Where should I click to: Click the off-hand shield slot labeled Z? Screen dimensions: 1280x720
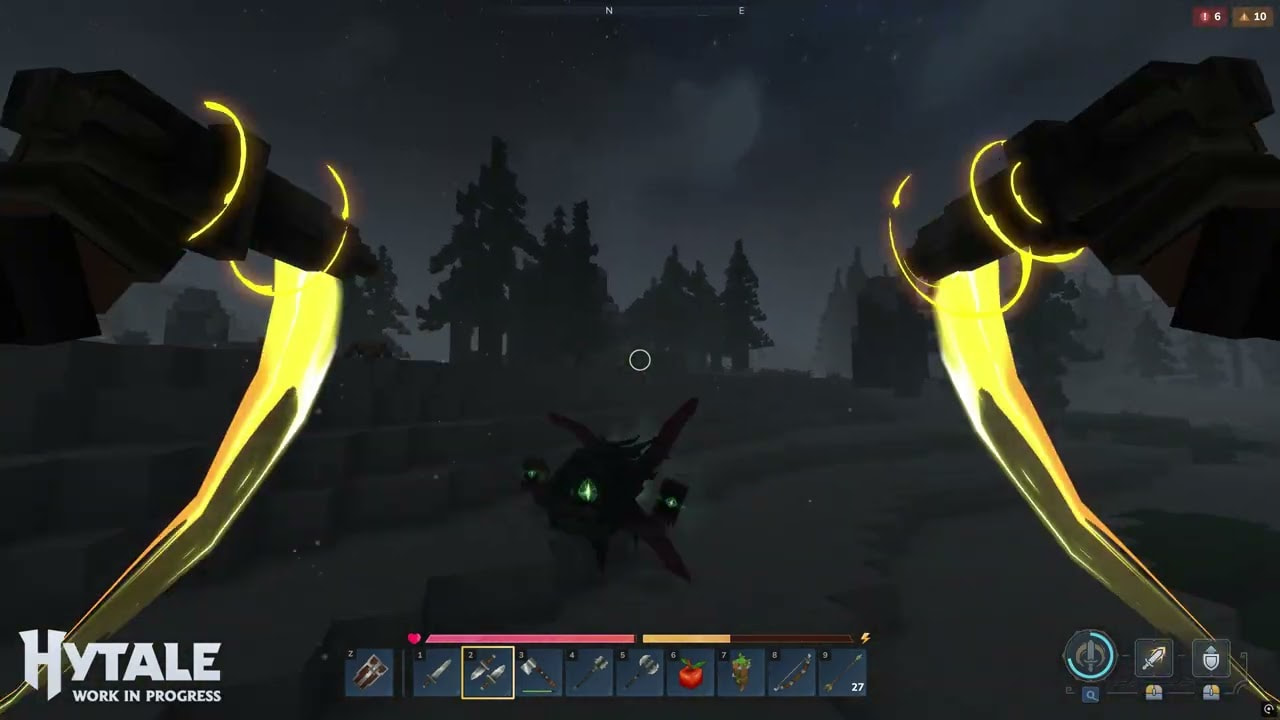(x=370, y=672)
